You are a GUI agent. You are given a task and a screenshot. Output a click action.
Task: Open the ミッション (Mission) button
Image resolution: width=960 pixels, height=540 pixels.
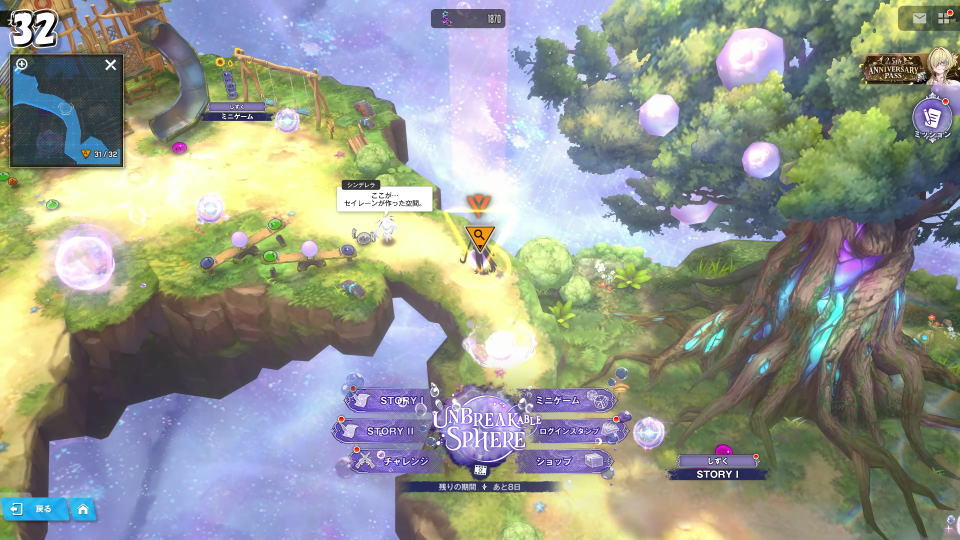point(932,118)
